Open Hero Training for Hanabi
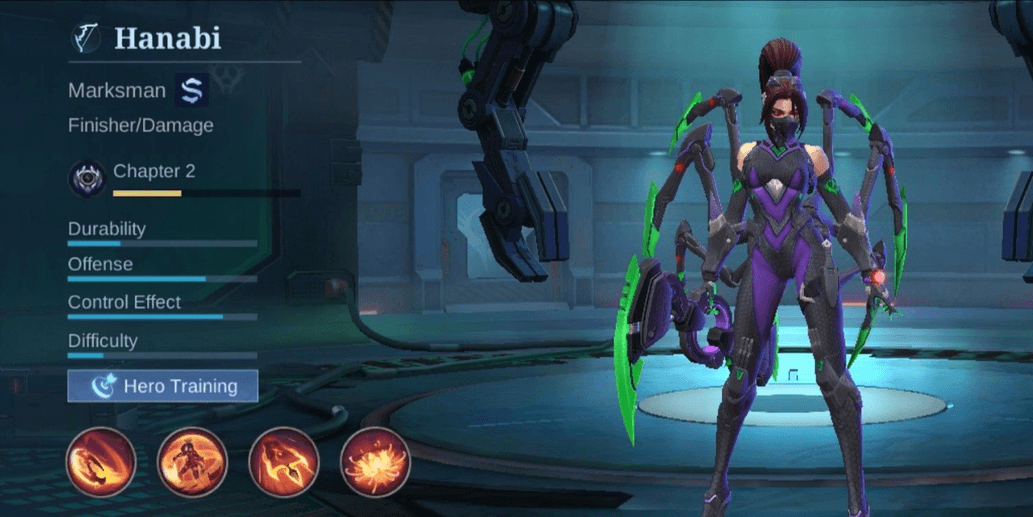The width and height of the screenshot is (1033, 517). (x=163, y=386)
